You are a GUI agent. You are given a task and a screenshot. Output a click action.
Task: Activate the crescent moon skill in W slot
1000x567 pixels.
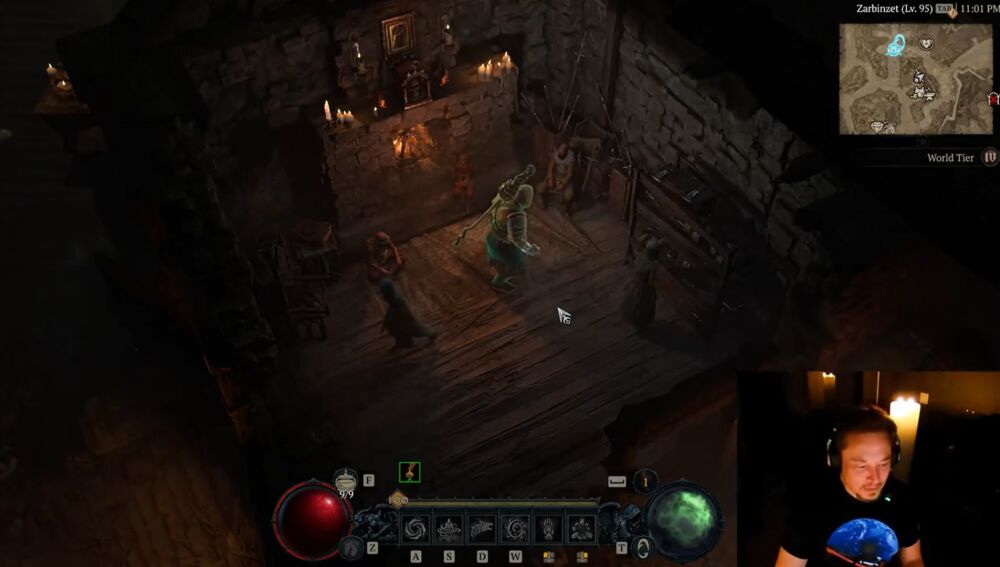pyautogui.click(x=515, y=528)
